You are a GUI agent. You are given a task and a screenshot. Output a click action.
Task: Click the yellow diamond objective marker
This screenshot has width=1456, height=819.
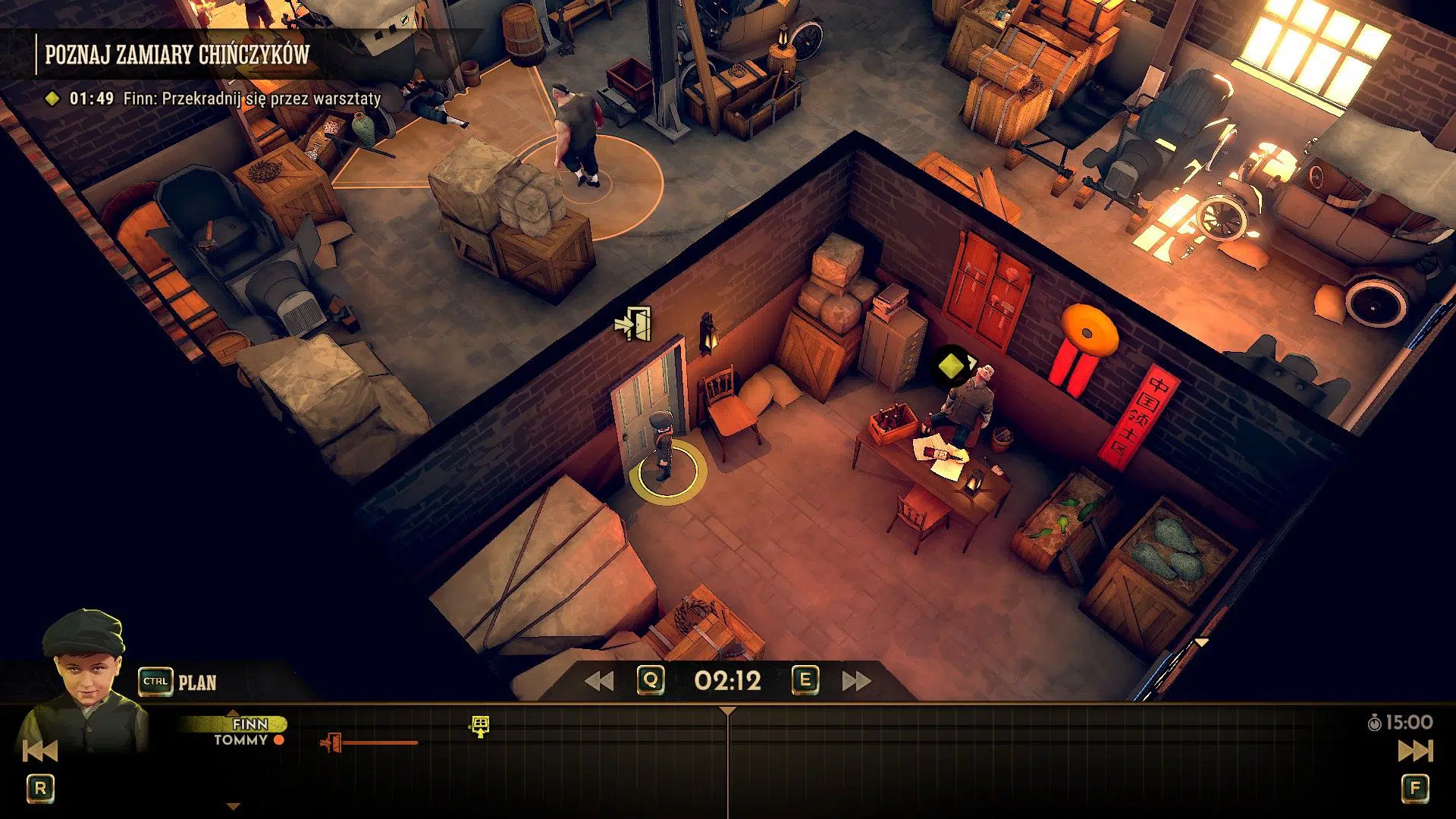[951, 366]
